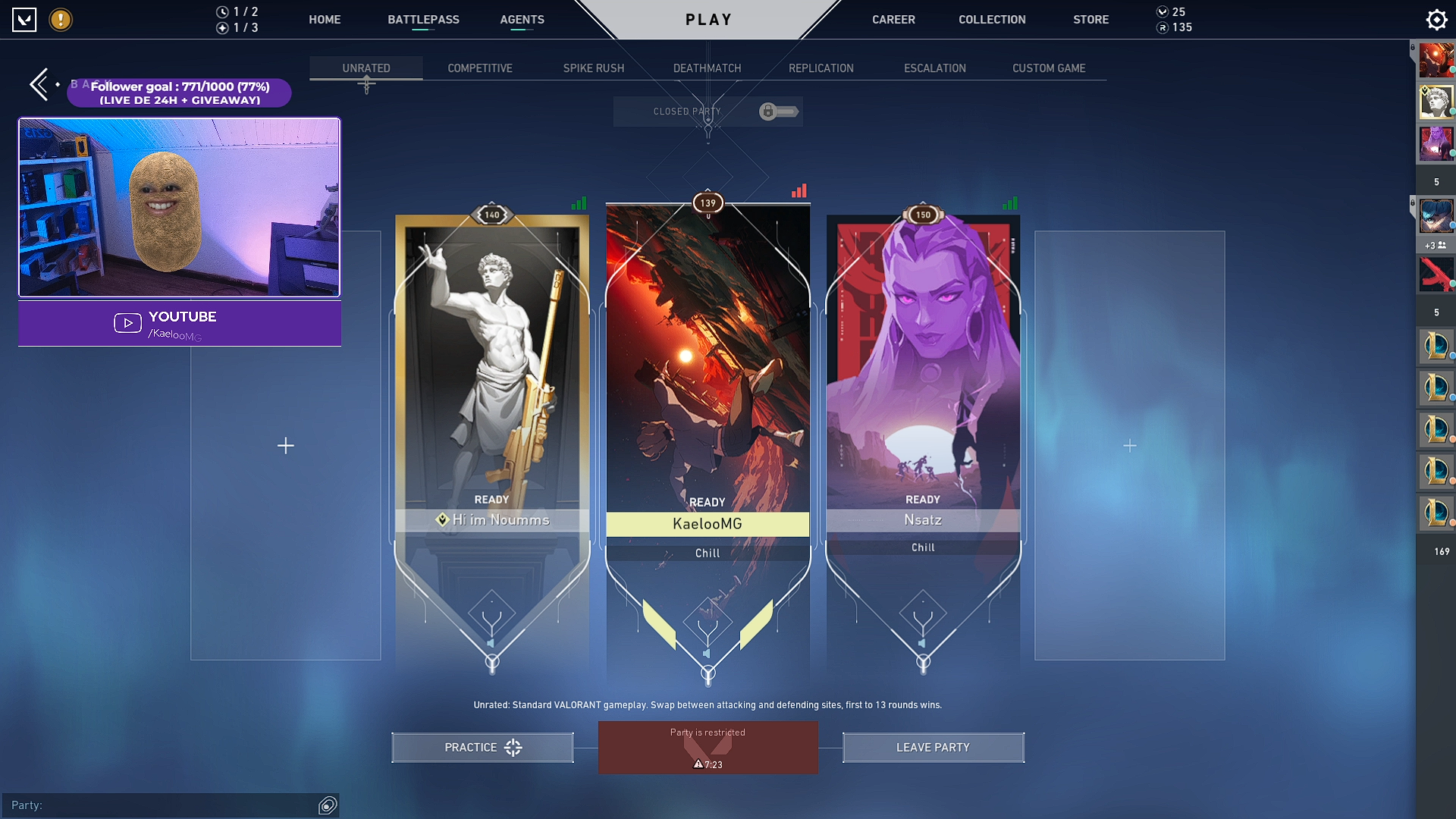
Task: Switch to the Replication mode tab
Action: click(821, 68)
